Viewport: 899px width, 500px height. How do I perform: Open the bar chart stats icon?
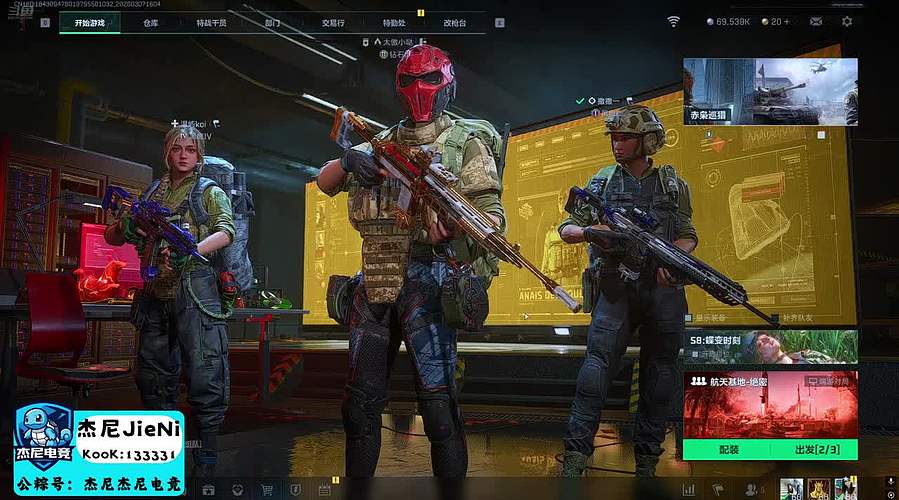[688, 490]
